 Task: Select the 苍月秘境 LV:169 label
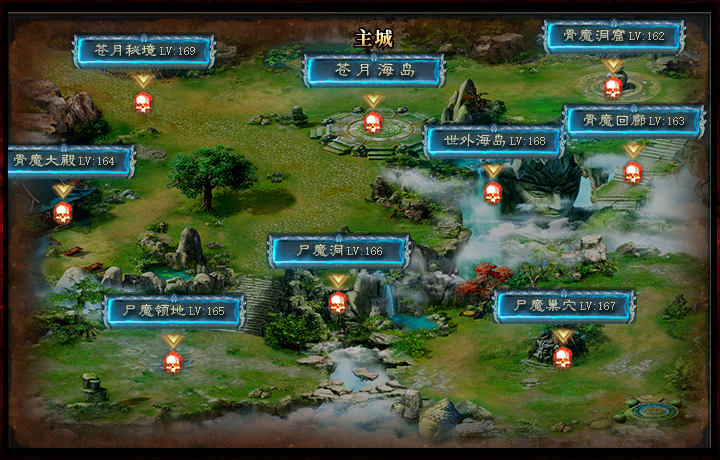tap(144, 50)
